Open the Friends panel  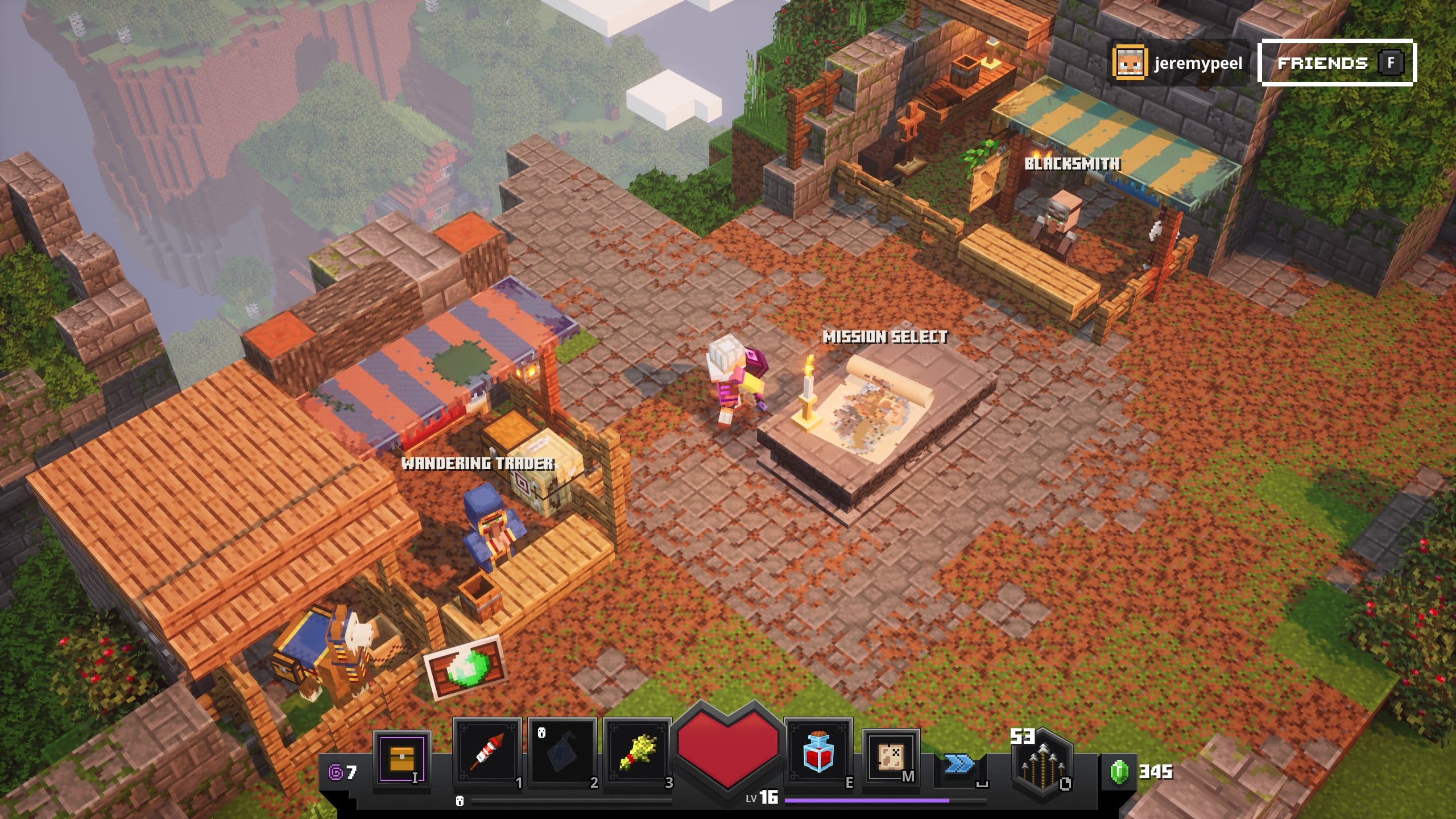pyautogui.click(x=1337, y=63)
